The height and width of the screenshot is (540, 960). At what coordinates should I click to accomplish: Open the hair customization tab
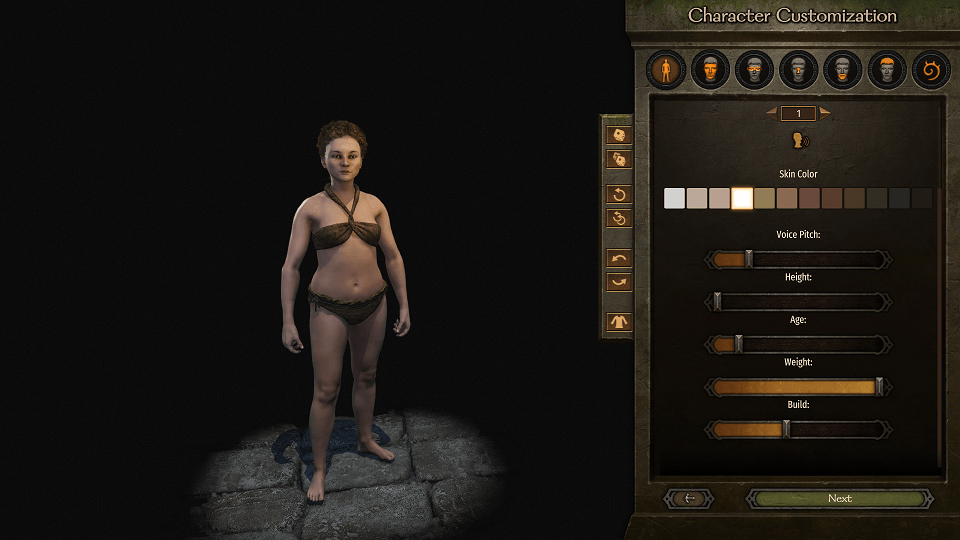tap(886, 70)
